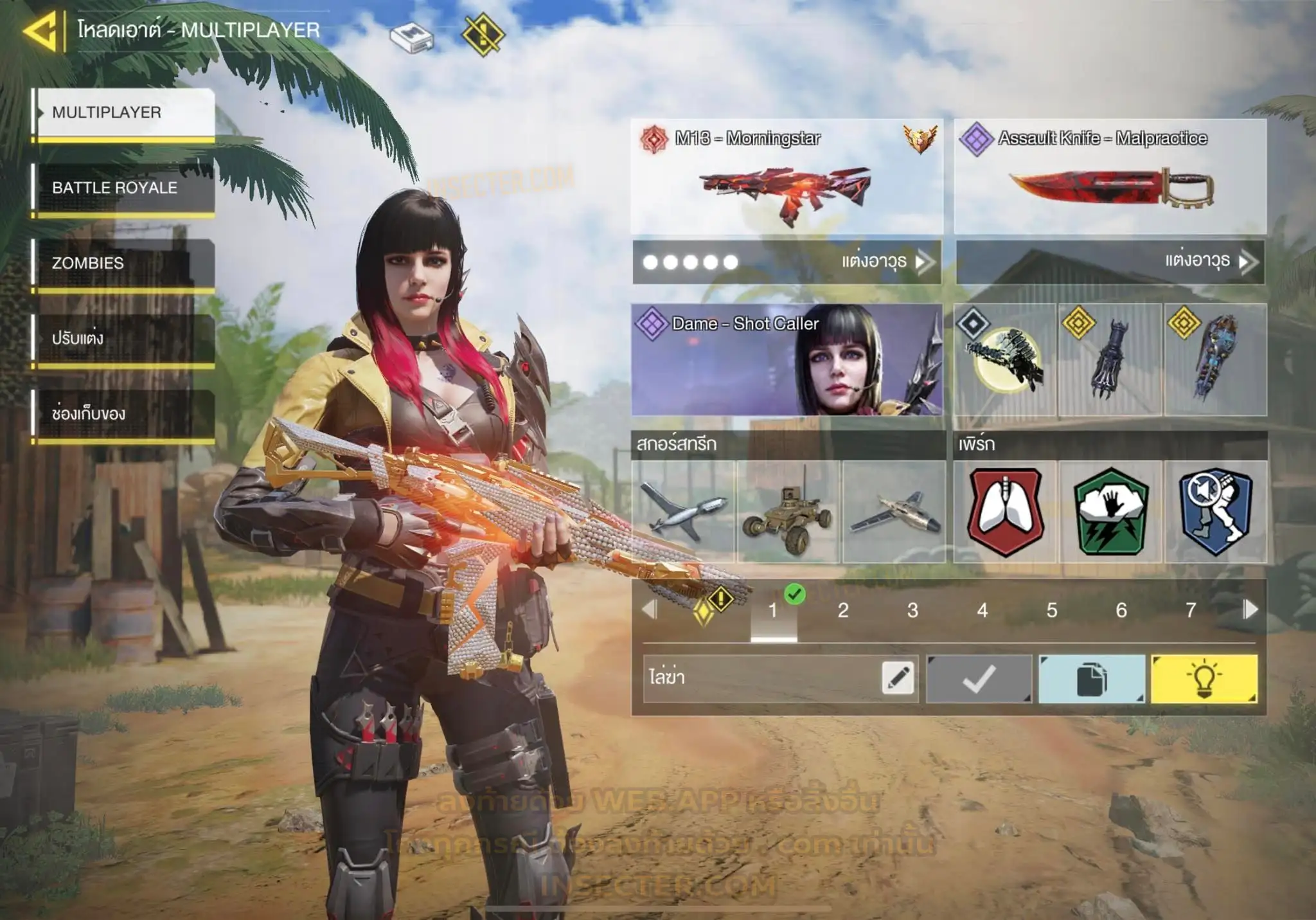The image size is (1316, 920).
Task: Open the ZOMBIES loadout tab
Action: point(123,263)
